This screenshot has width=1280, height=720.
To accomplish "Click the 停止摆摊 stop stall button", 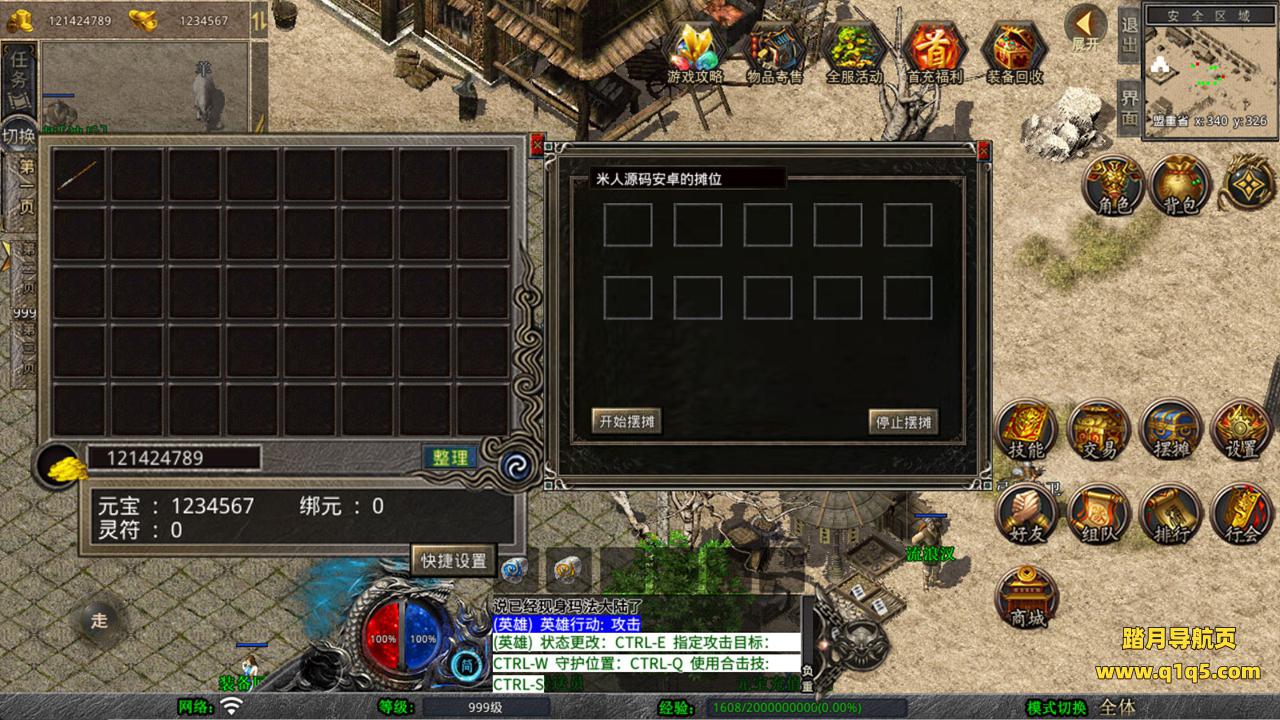I will coord(903,421).
